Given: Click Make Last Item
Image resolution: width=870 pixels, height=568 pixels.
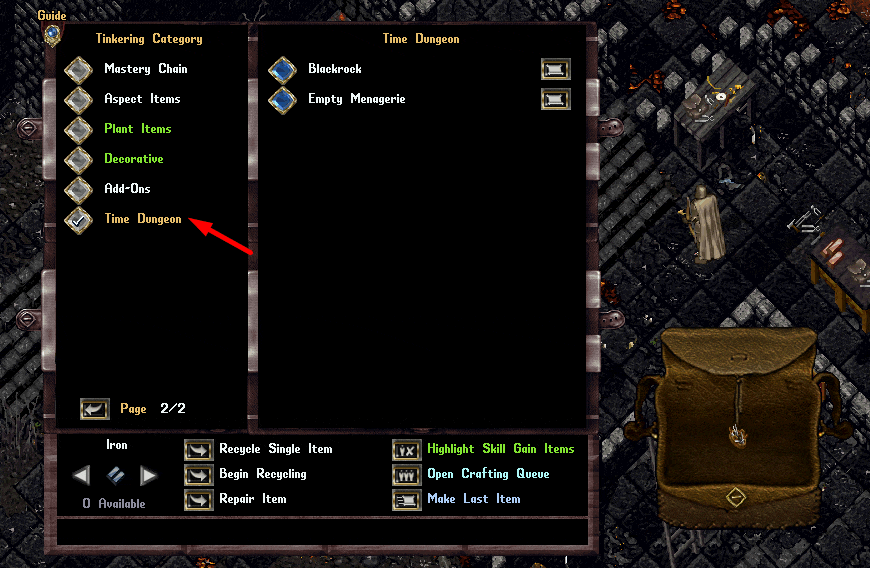Looking at the screenshot, I should click(x=407, y=500).
